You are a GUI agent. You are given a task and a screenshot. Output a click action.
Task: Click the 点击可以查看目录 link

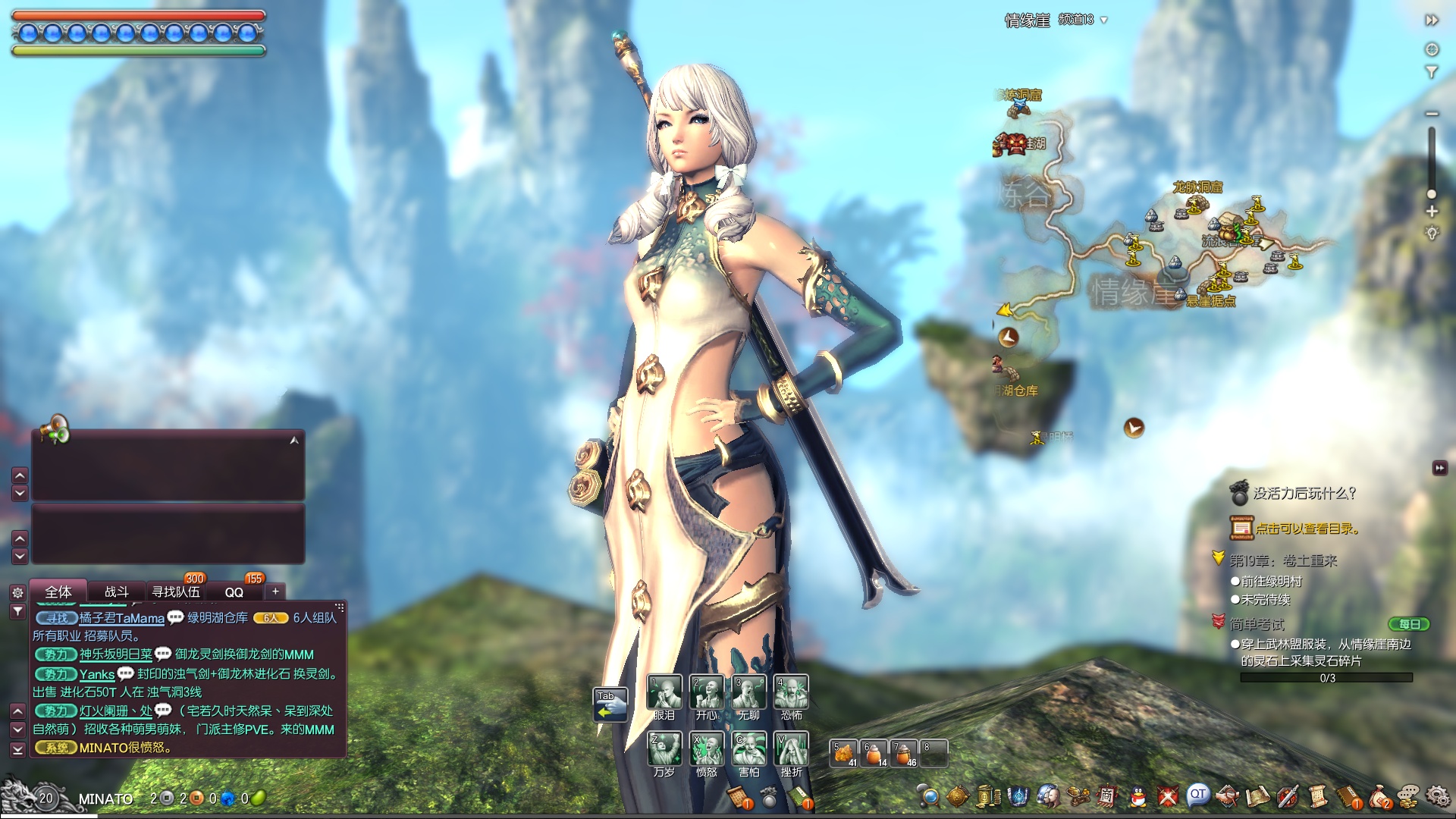[1306, 529]
